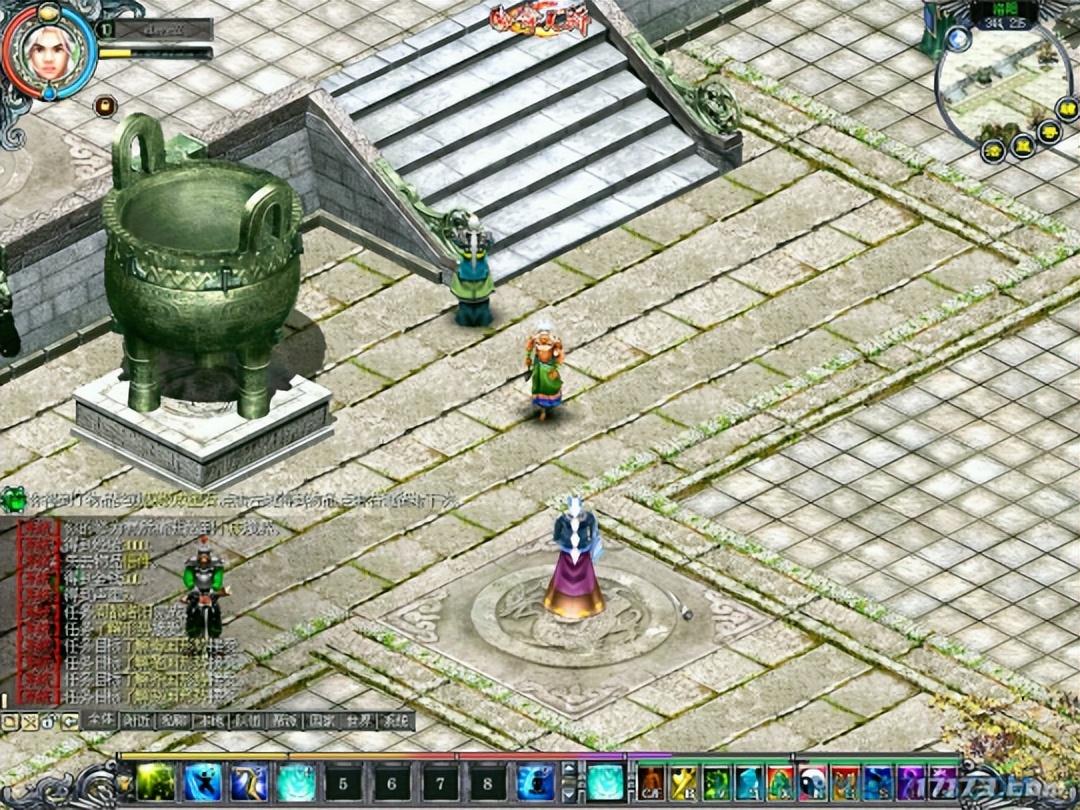Viewport: 1080px width, 810px height.
Task: Open the menu icon labeled B
Action: 683,781
